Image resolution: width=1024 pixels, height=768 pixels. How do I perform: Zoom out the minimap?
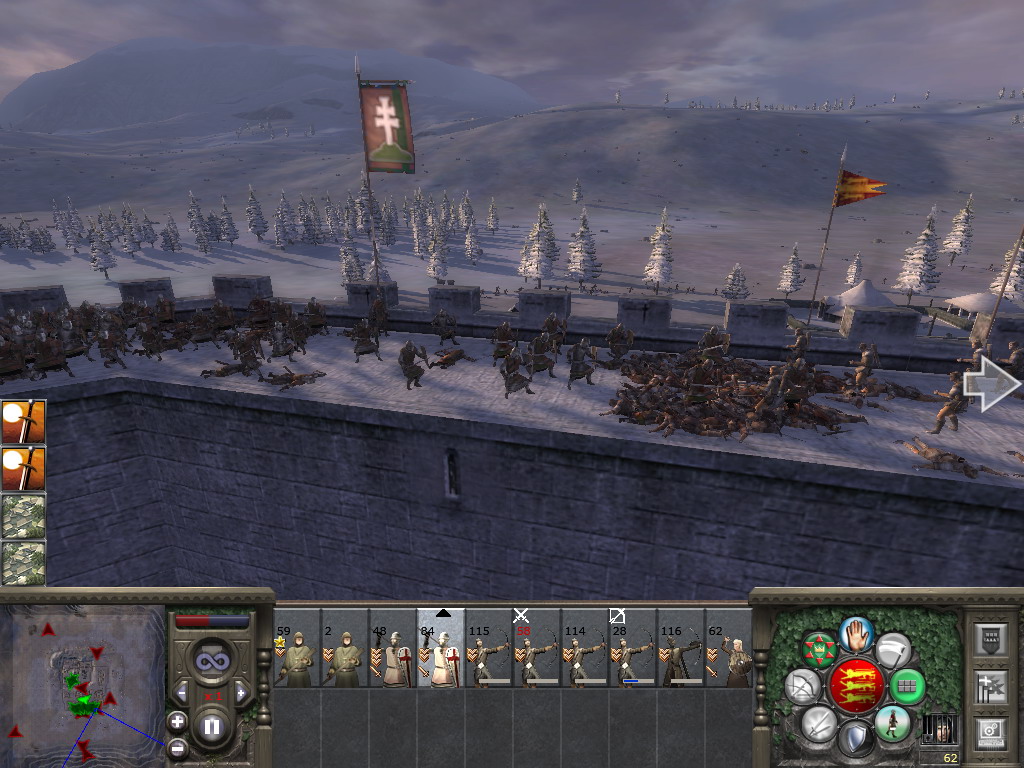click(x=177, y=747)
